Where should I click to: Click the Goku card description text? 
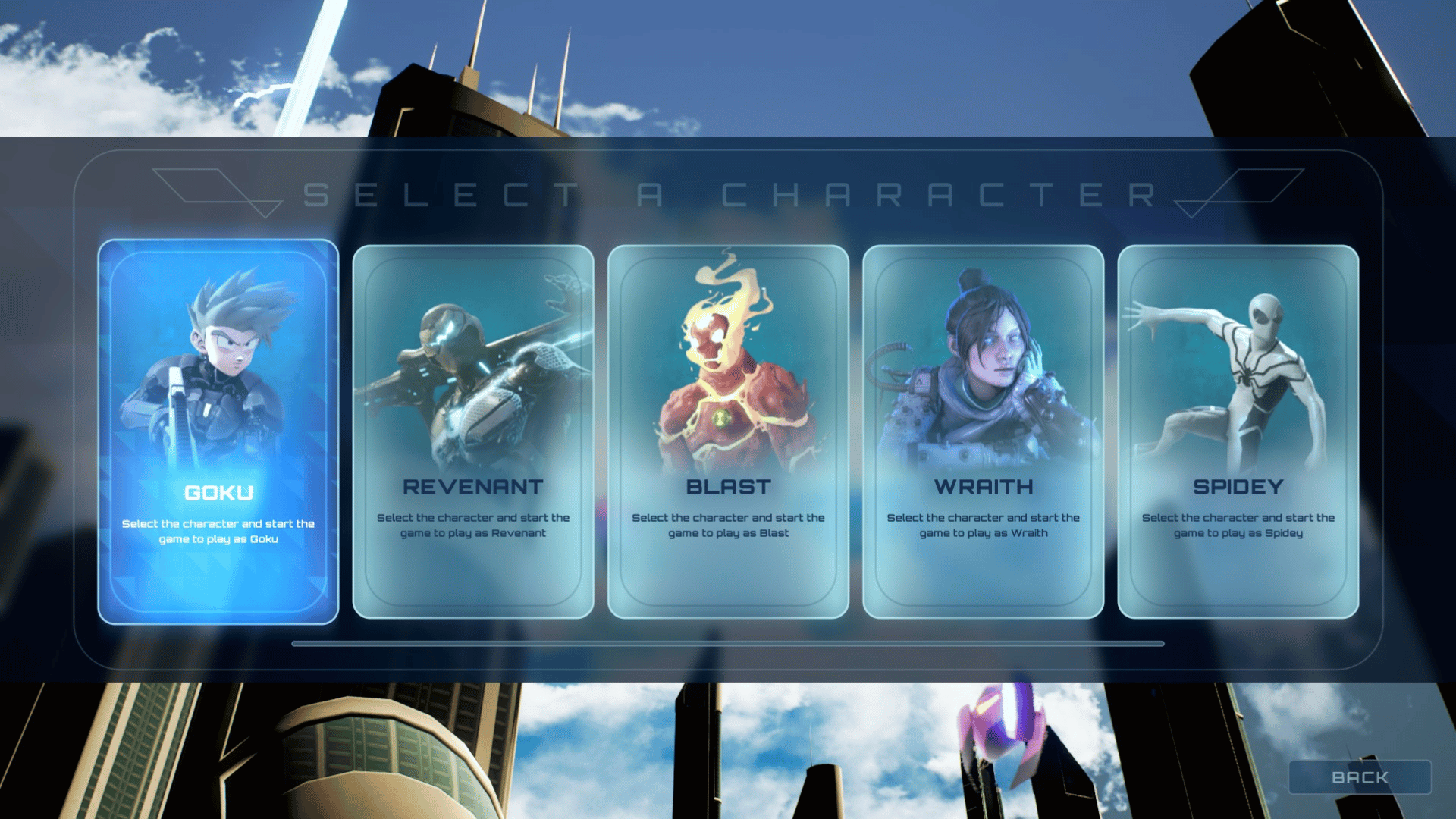pyautogui.click(x=218, y=531)
